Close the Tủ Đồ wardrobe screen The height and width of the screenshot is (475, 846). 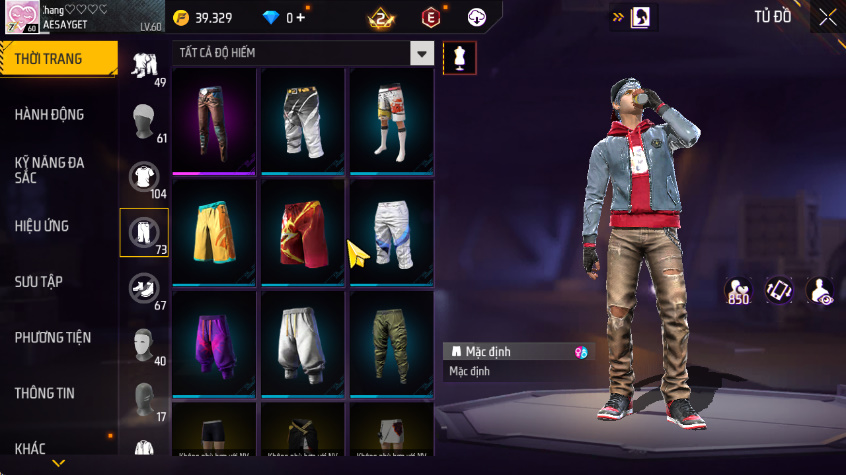coord(828,17)
